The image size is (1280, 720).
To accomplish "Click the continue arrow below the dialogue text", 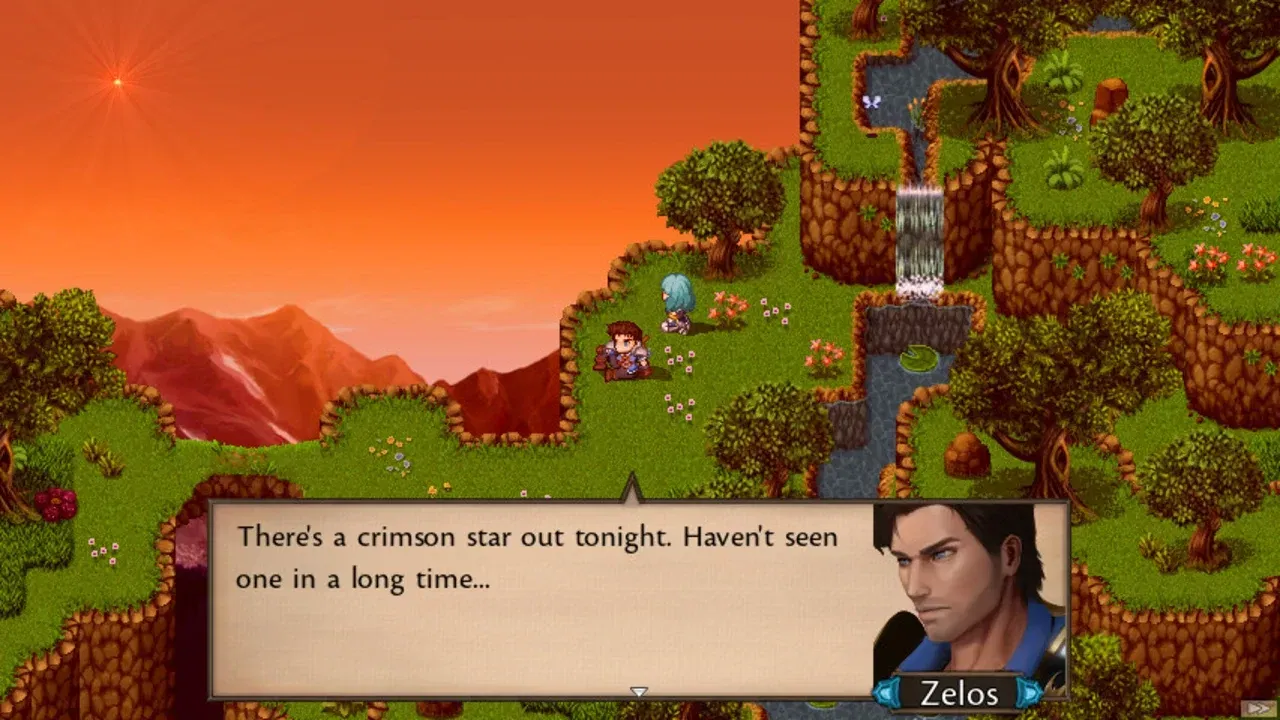I will [x=638, y=690].
